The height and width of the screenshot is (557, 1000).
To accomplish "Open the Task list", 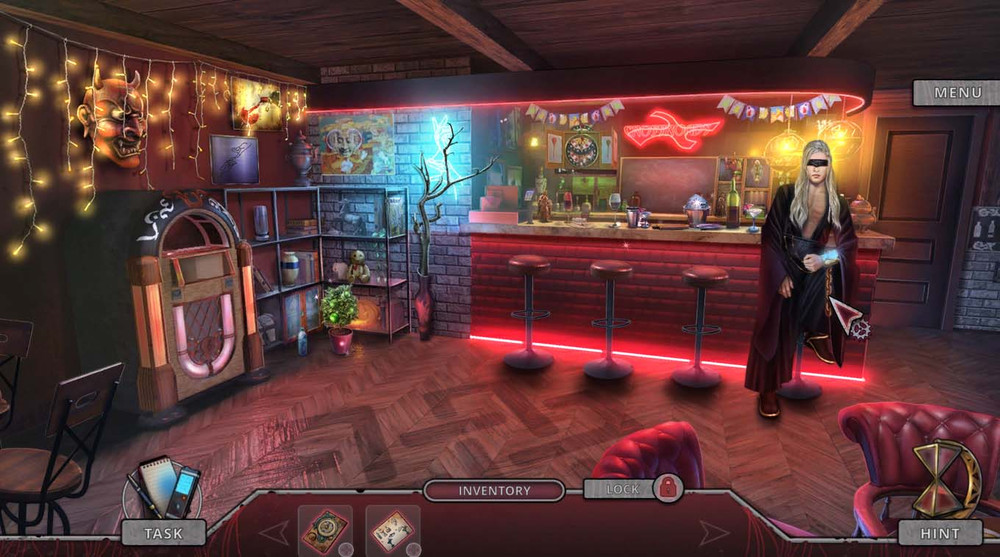I will tap(163, 533).
